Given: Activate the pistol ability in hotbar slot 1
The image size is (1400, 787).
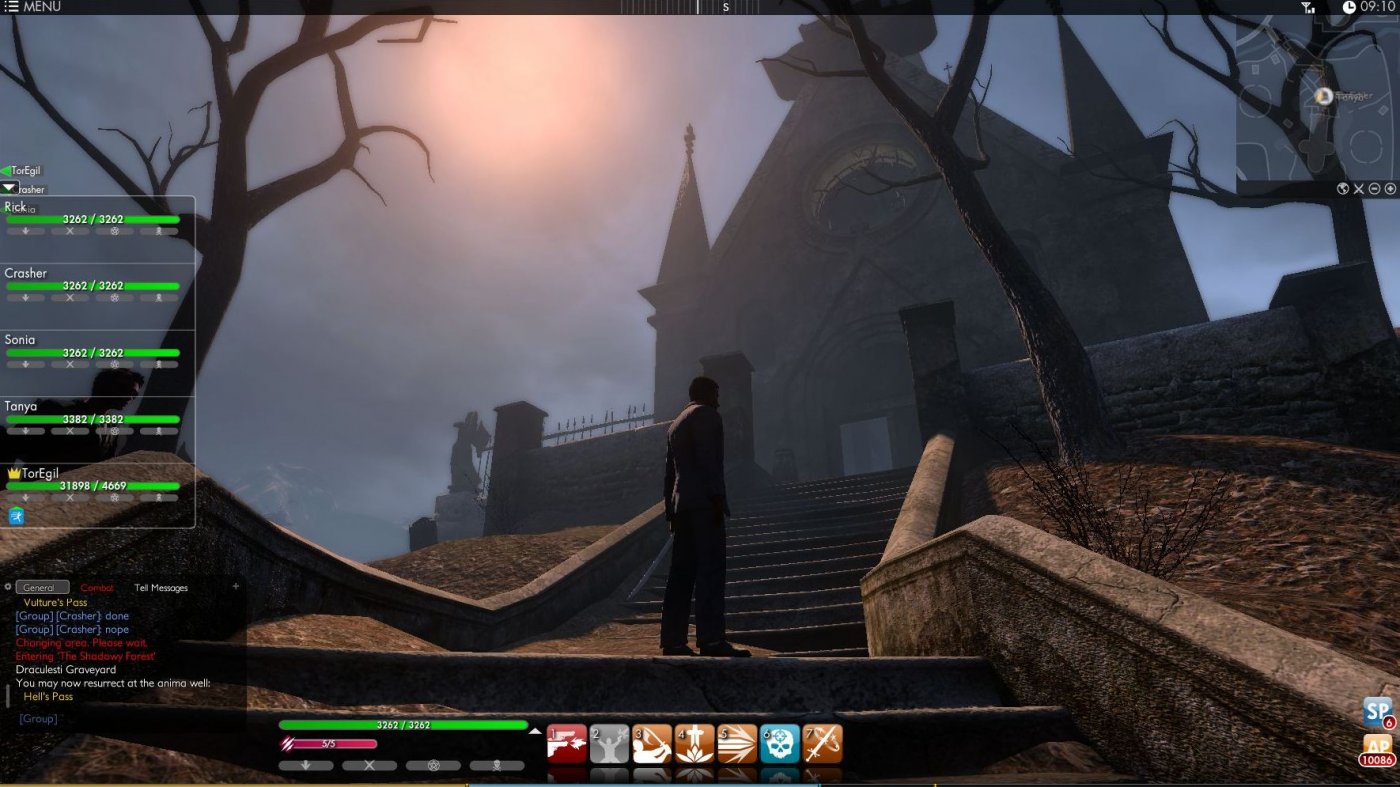Looking at the screenshot, I should tap(567, 742).
